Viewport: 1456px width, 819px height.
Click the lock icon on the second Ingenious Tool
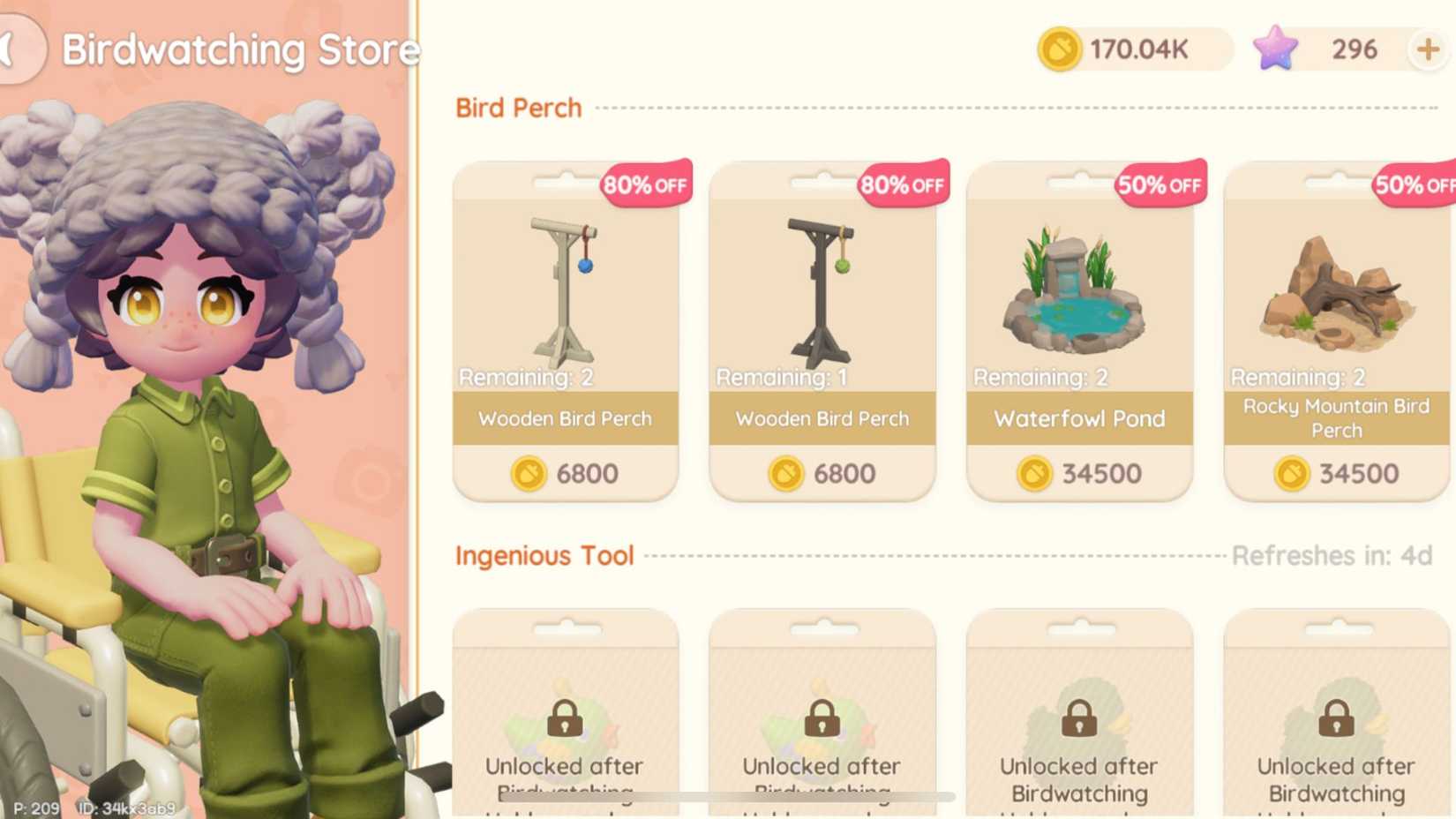pyautogui.click(x=822, y=718)
